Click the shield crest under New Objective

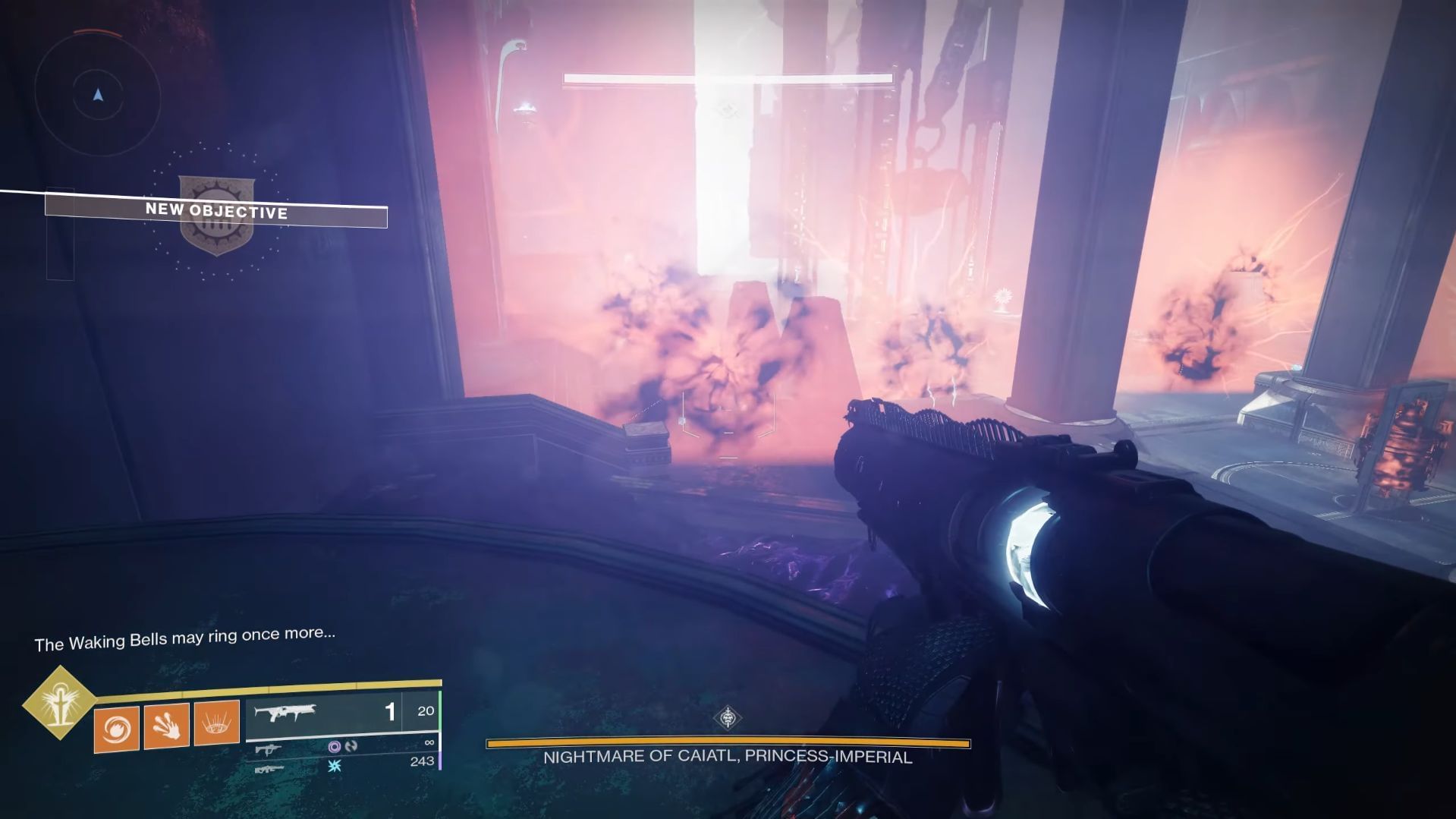216,215
